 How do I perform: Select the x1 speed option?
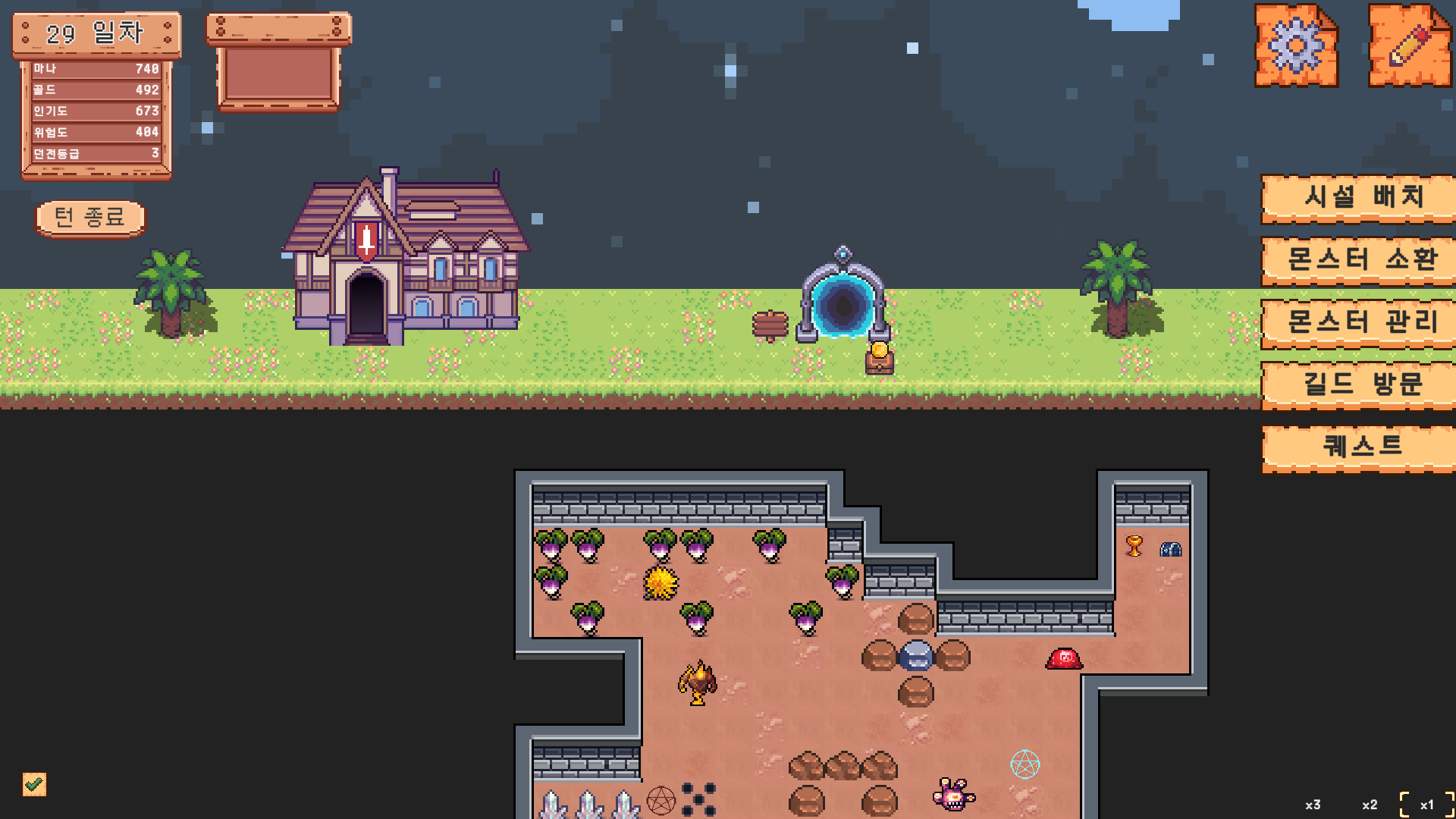(x=1426, y=805)
